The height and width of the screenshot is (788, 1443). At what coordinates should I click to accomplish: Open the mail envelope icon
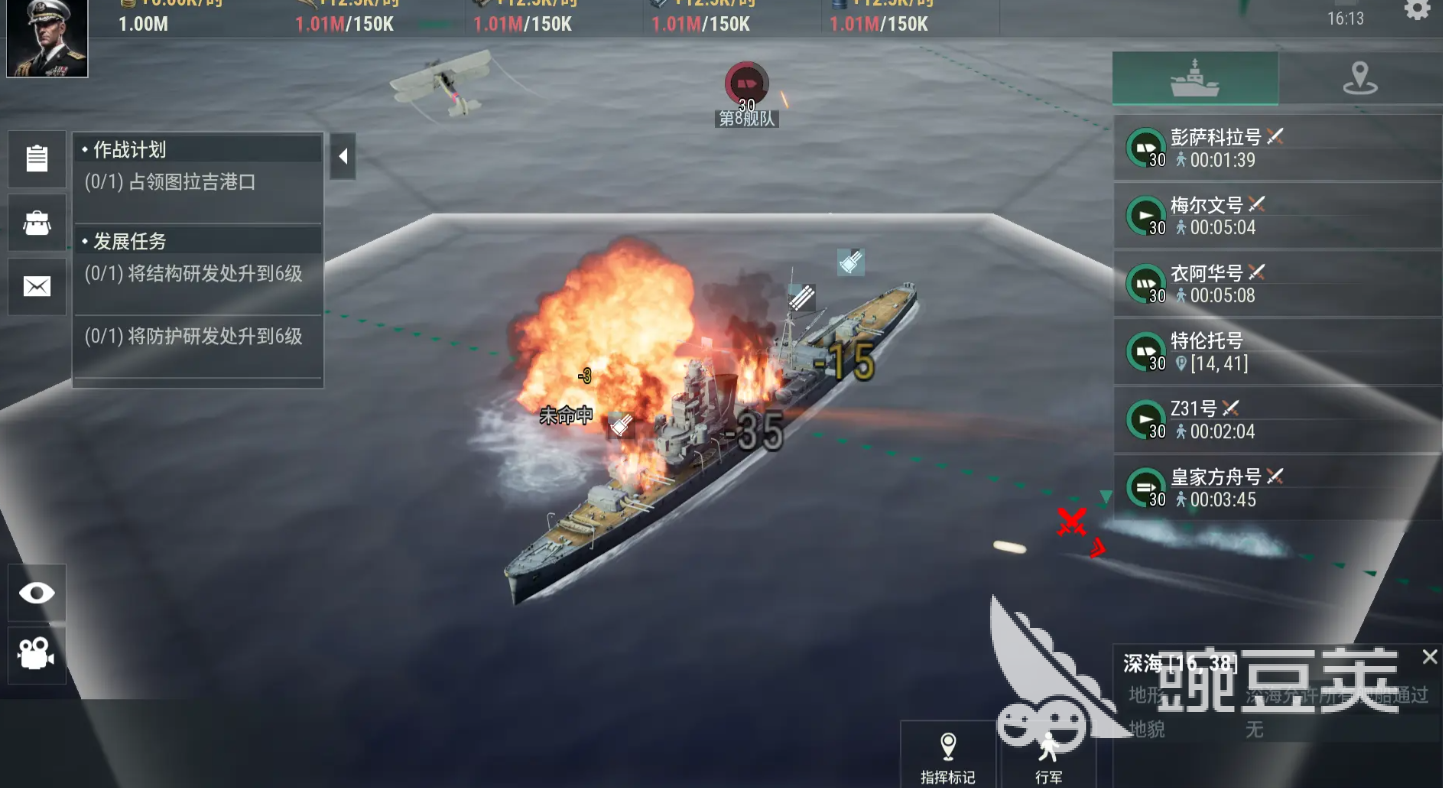37,287
